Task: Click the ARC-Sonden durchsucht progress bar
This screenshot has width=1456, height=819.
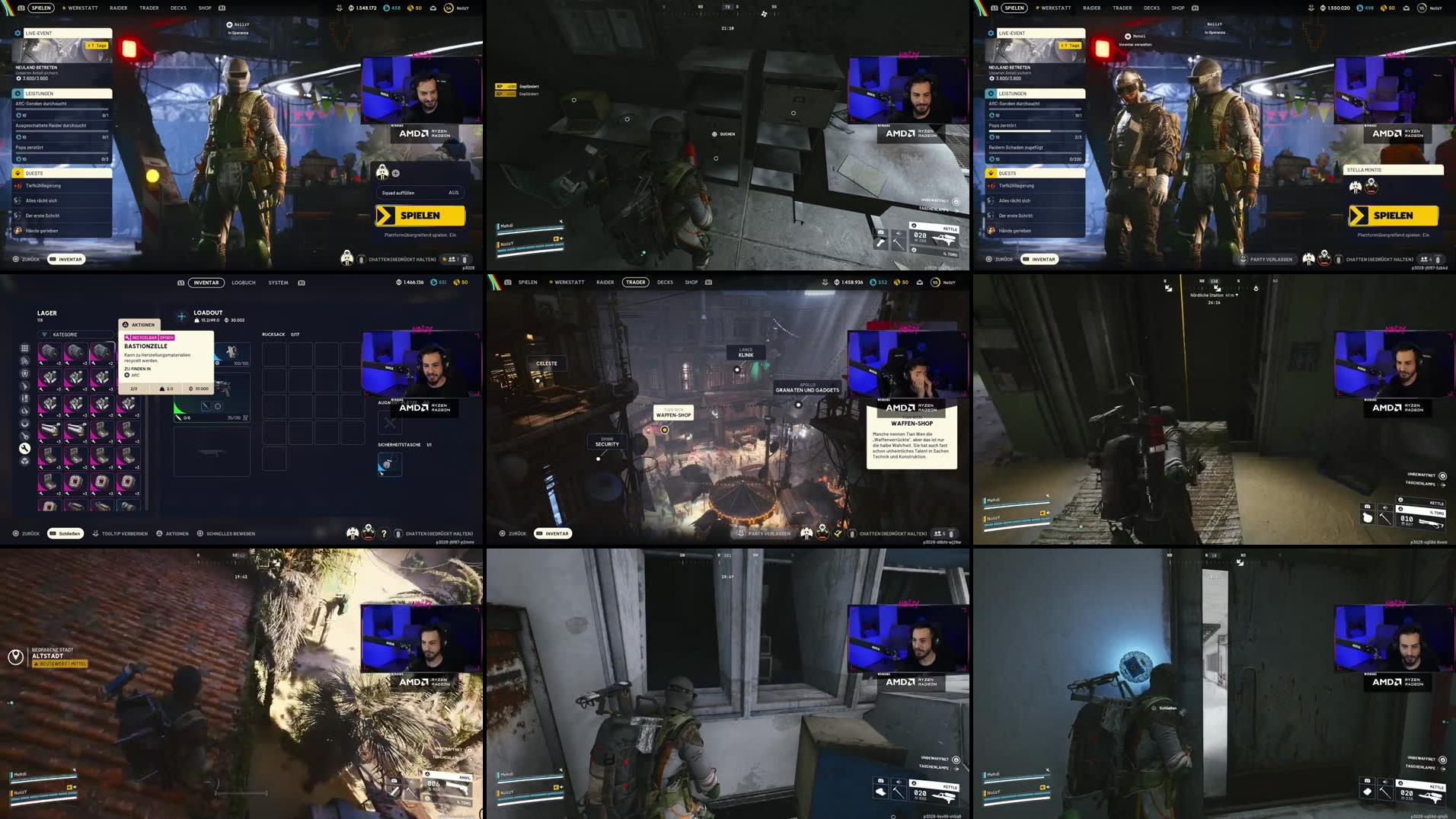Action: (62, 108)
